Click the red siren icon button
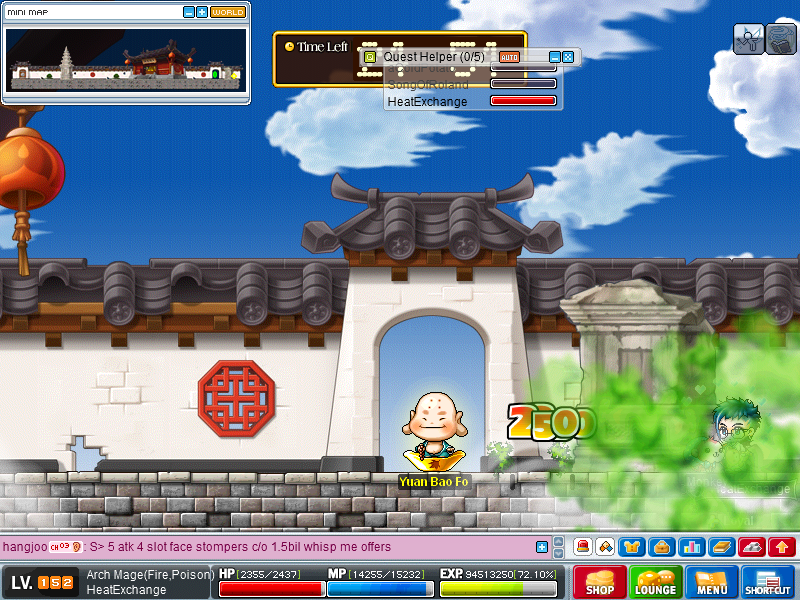Image resolution: width=800 pixels, height=600 pixels. [x=583, y=547]
